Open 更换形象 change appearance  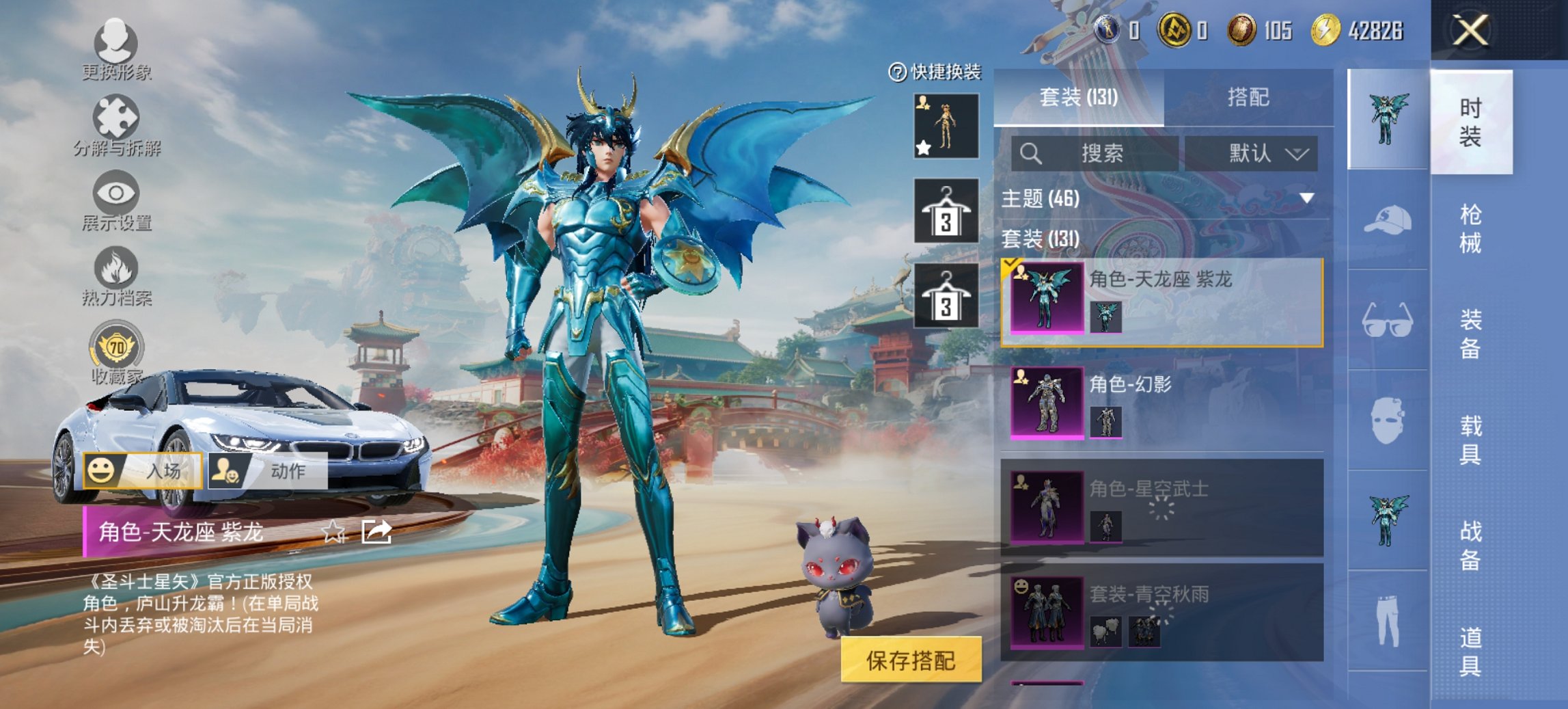tap(115, 49)
